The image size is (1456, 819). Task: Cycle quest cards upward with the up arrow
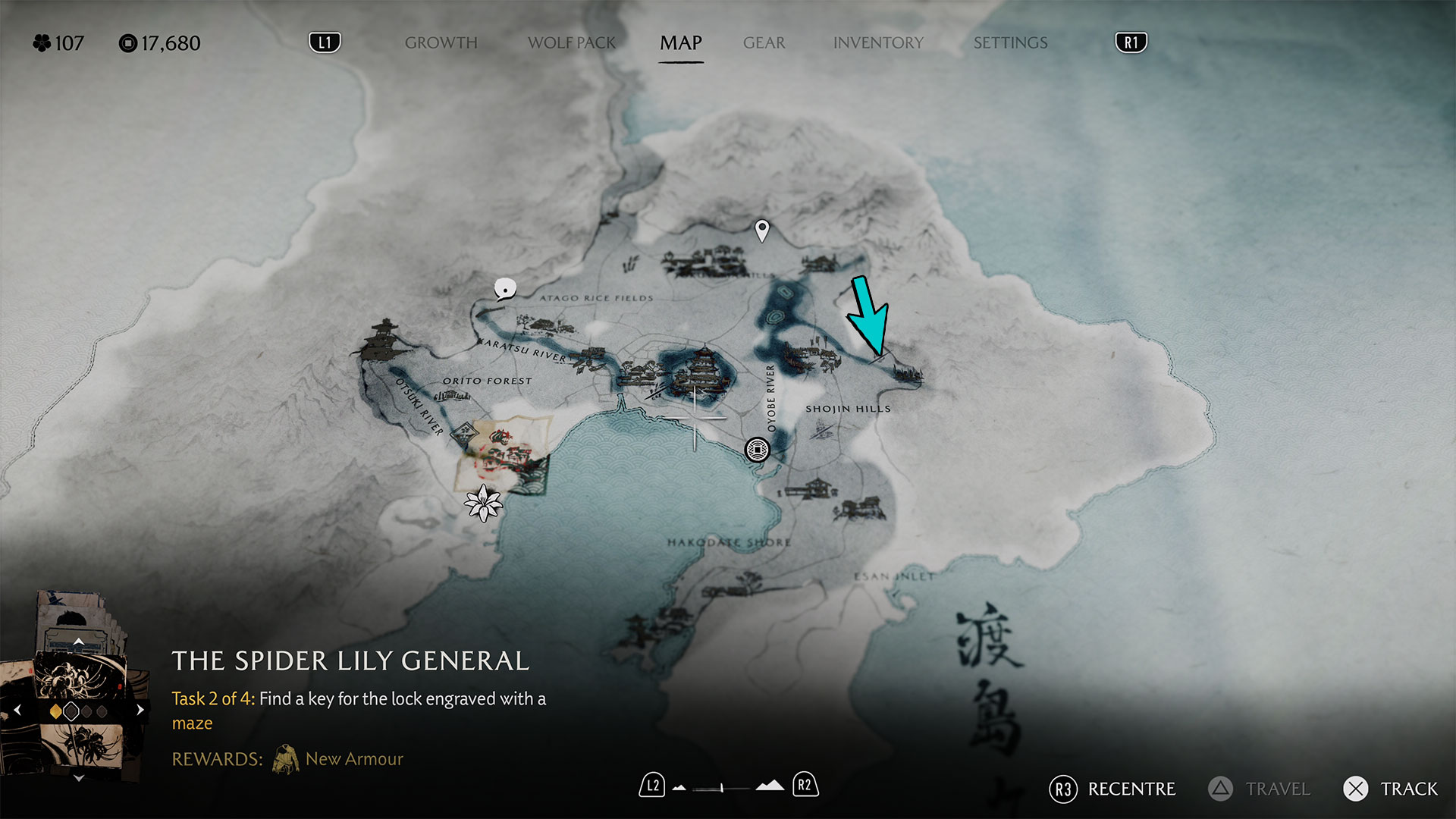(78, 642)
